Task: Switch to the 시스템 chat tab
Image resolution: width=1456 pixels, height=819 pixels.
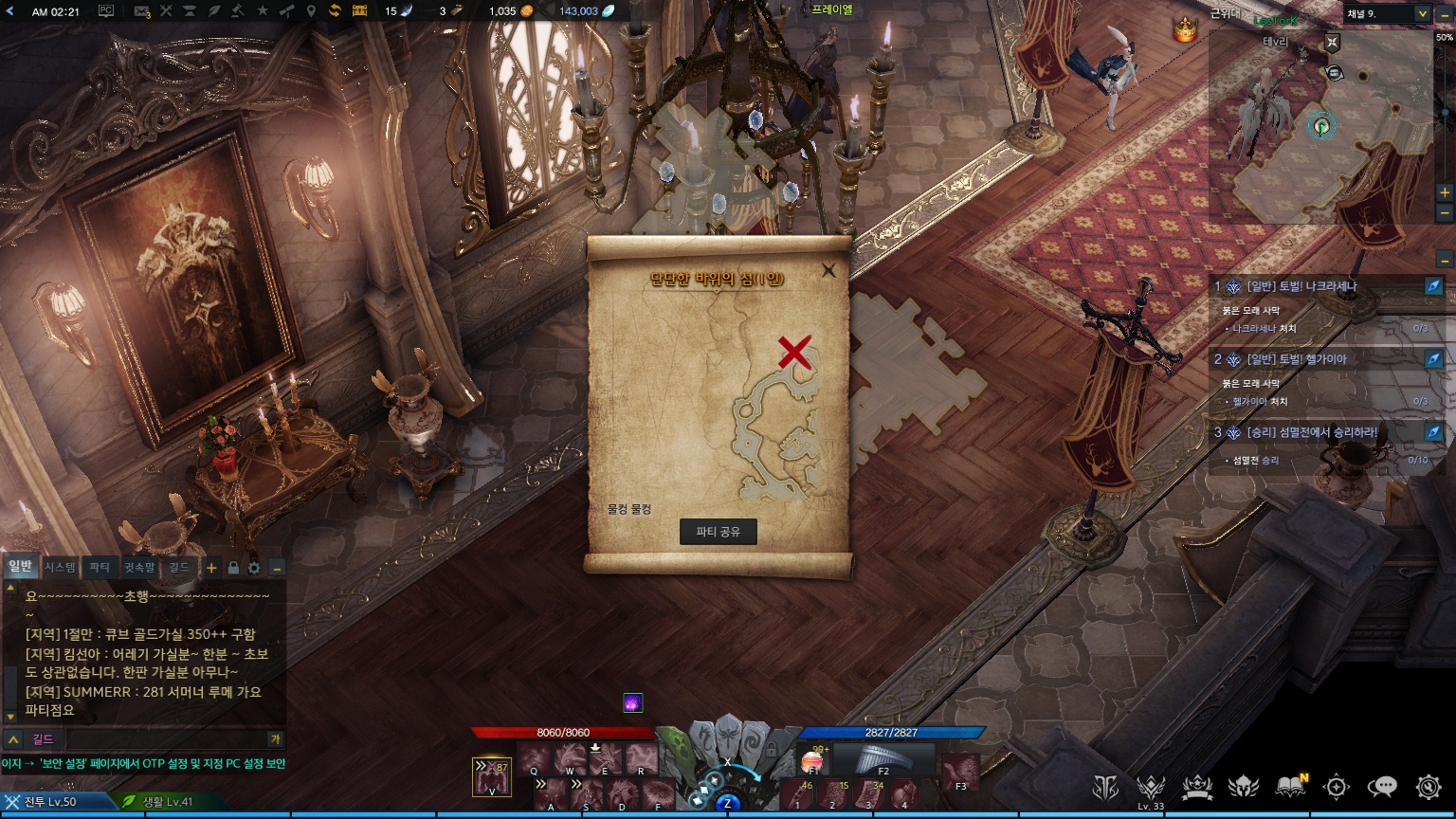Action: [x=61, y=567]
